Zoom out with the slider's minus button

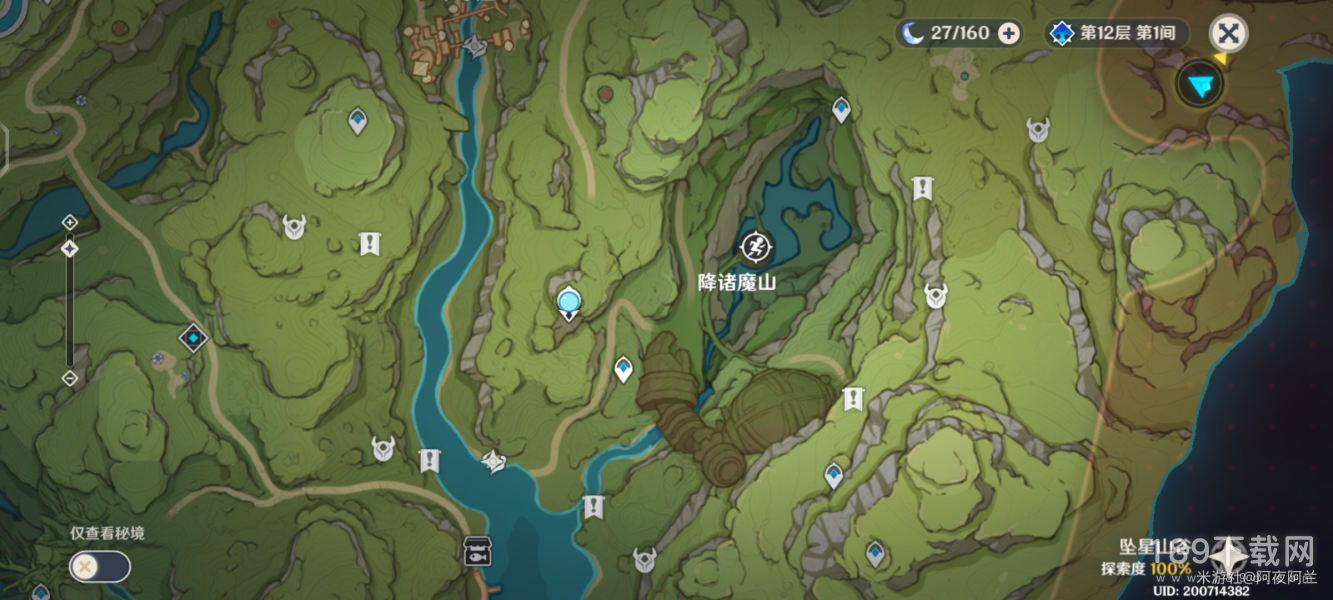[70, 378]
